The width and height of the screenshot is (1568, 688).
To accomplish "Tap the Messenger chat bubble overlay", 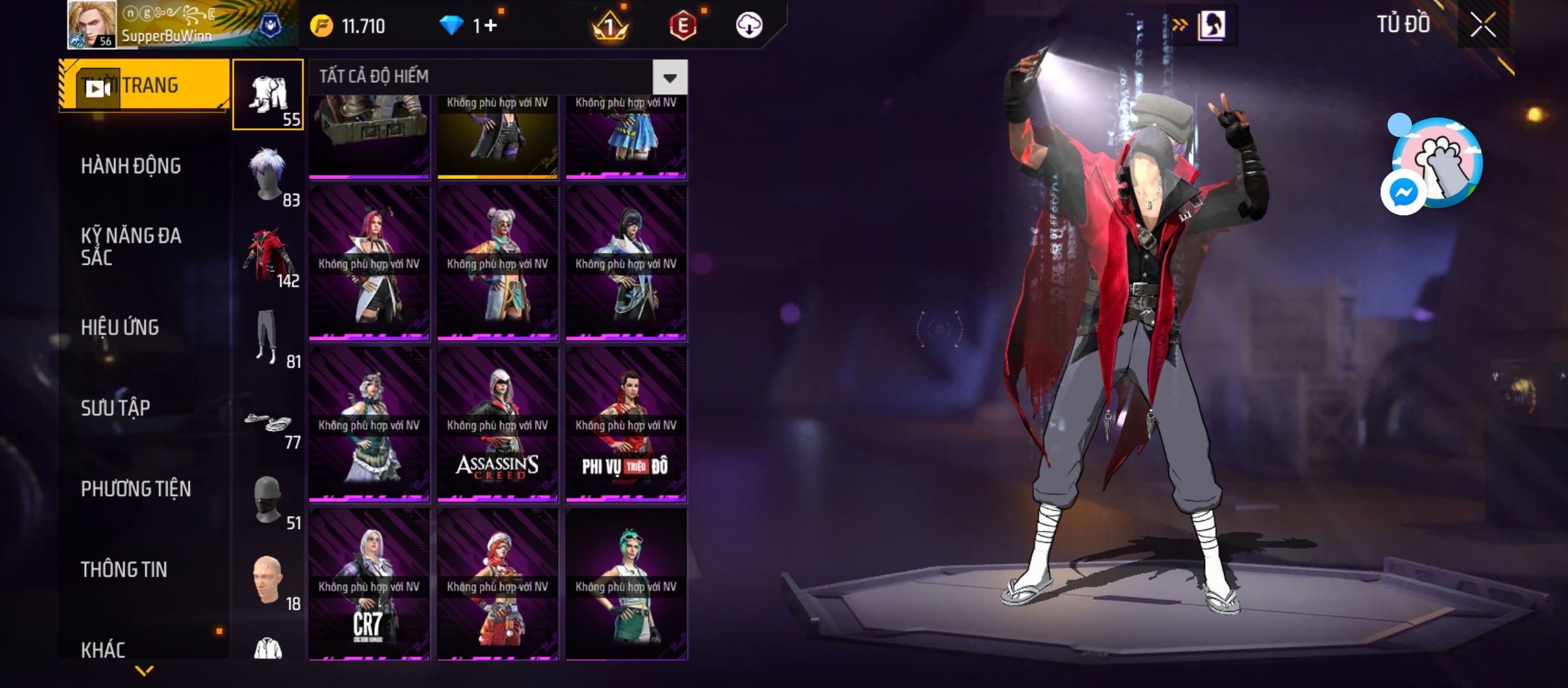I will pos(1404,192).
